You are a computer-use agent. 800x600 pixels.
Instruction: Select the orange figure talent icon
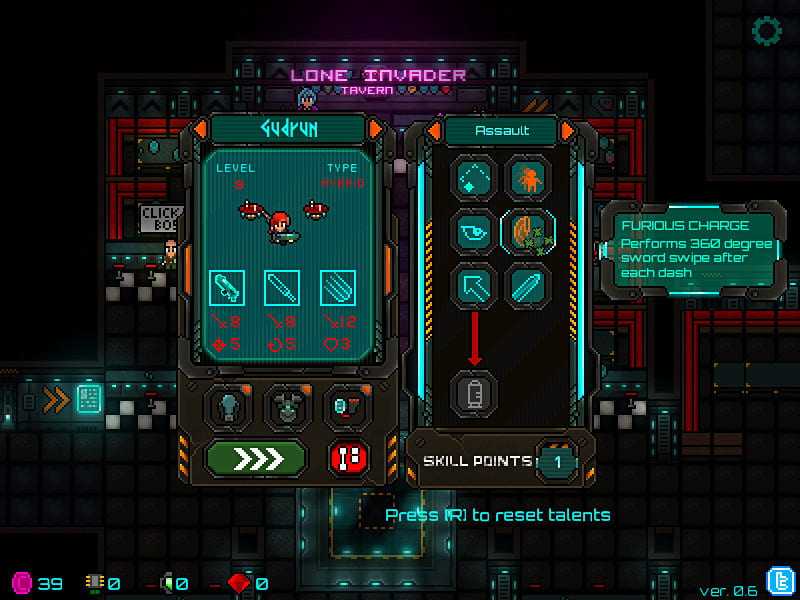point(528,179)
